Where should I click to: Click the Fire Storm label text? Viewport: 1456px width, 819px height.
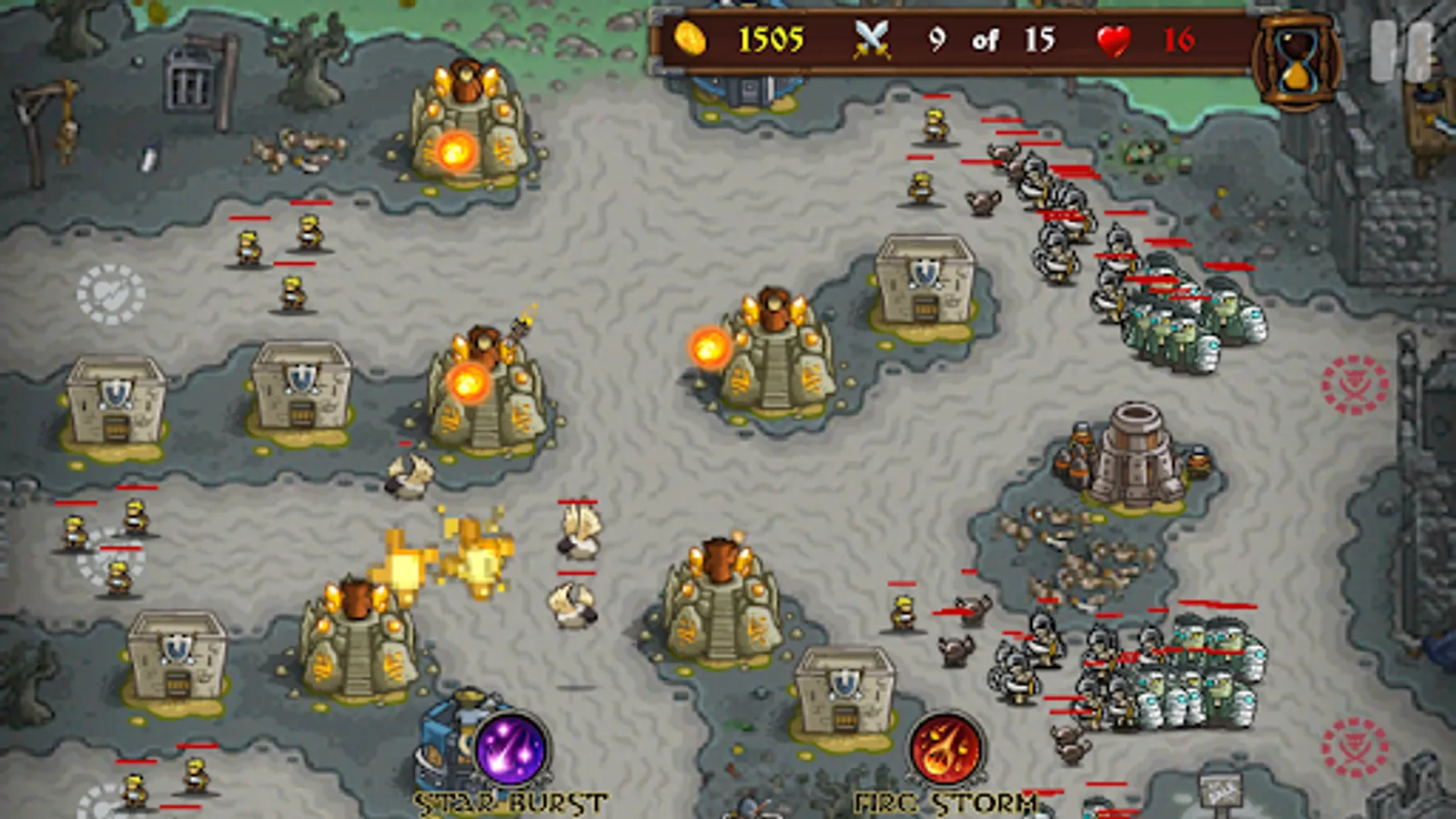[945, 803]
